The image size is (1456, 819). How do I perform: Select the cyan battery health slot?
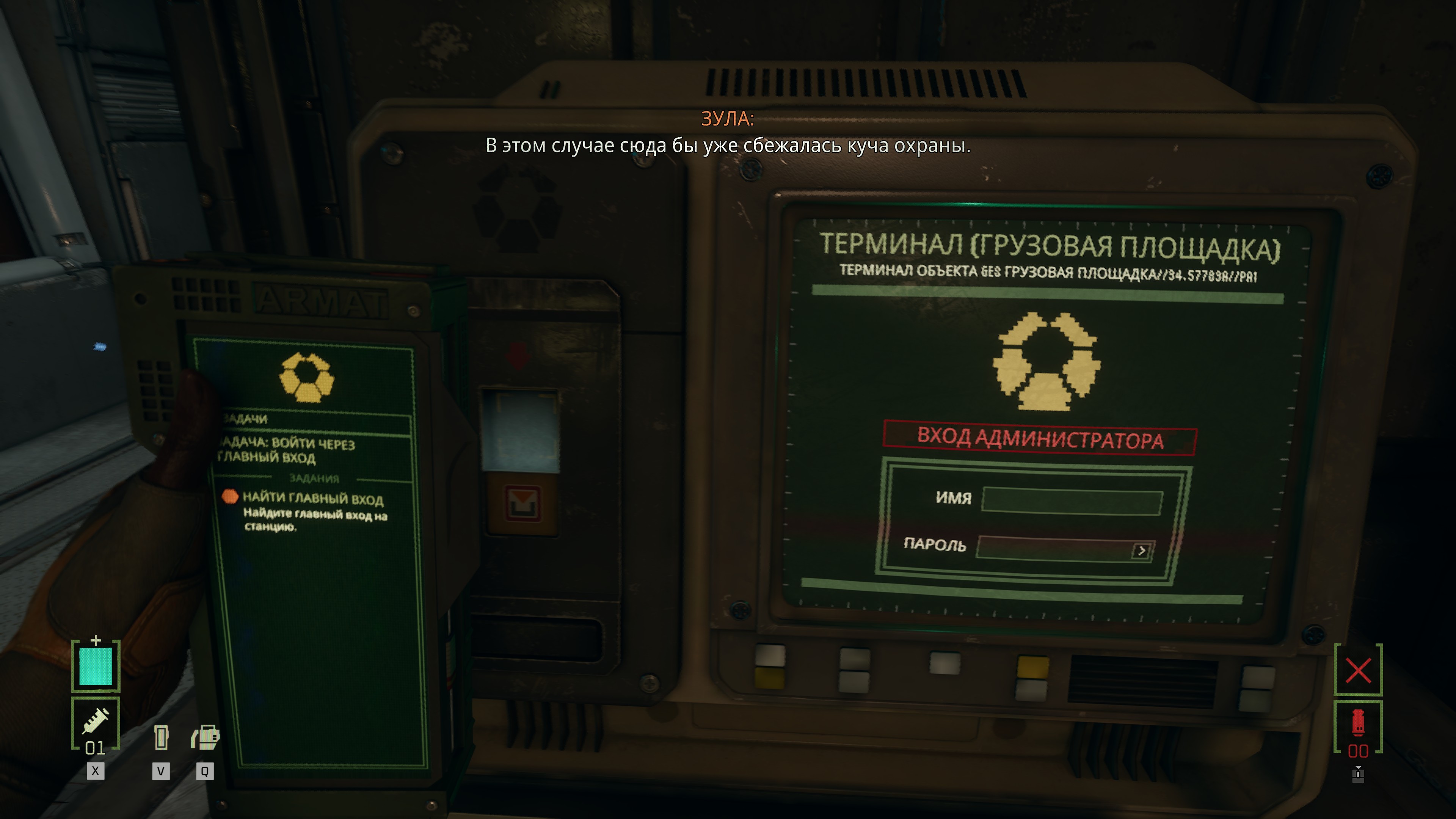96,667
